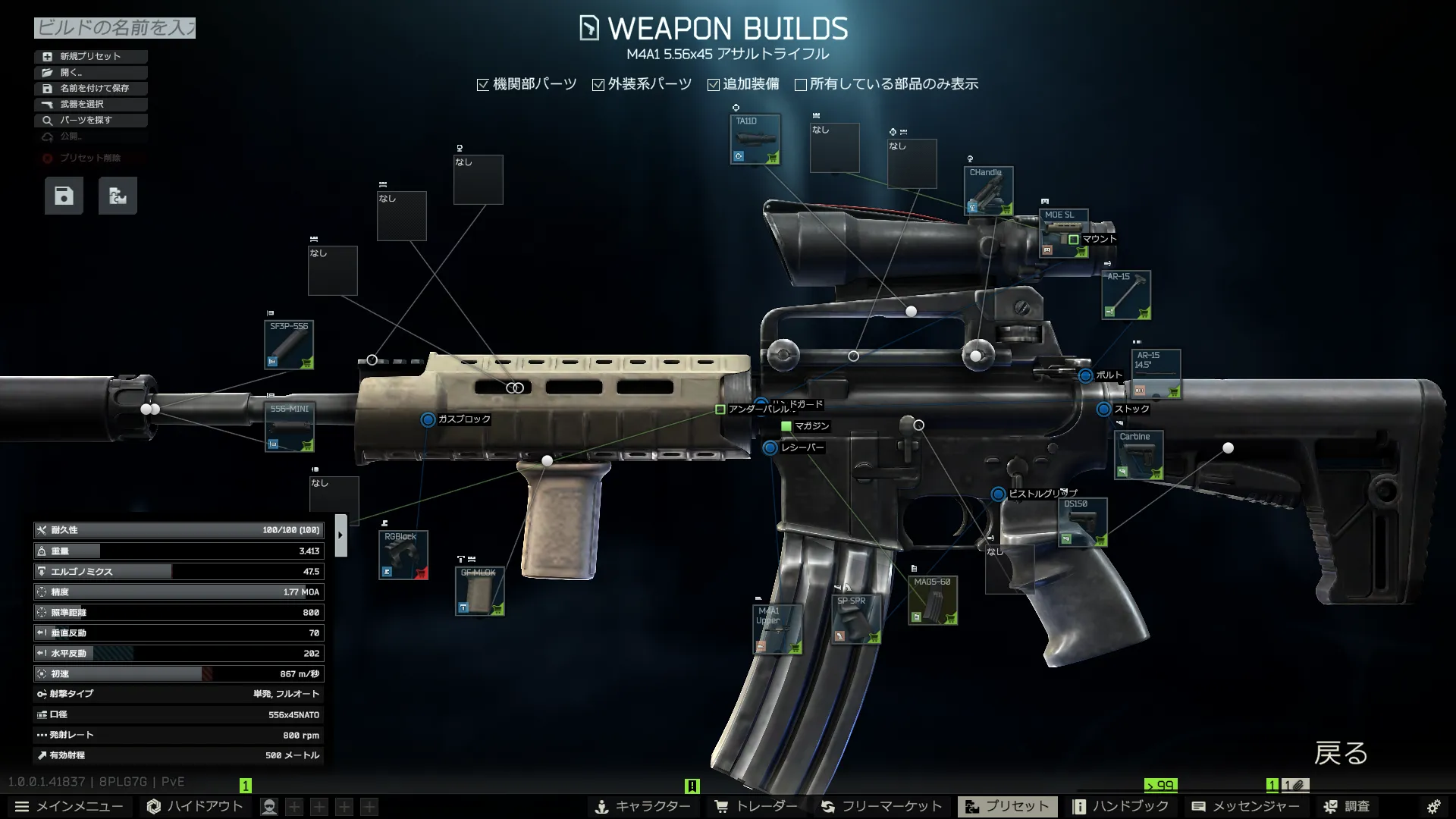Toggle the 機関部パーツ checkbox

pyautogui.click(x=483, y=85)
